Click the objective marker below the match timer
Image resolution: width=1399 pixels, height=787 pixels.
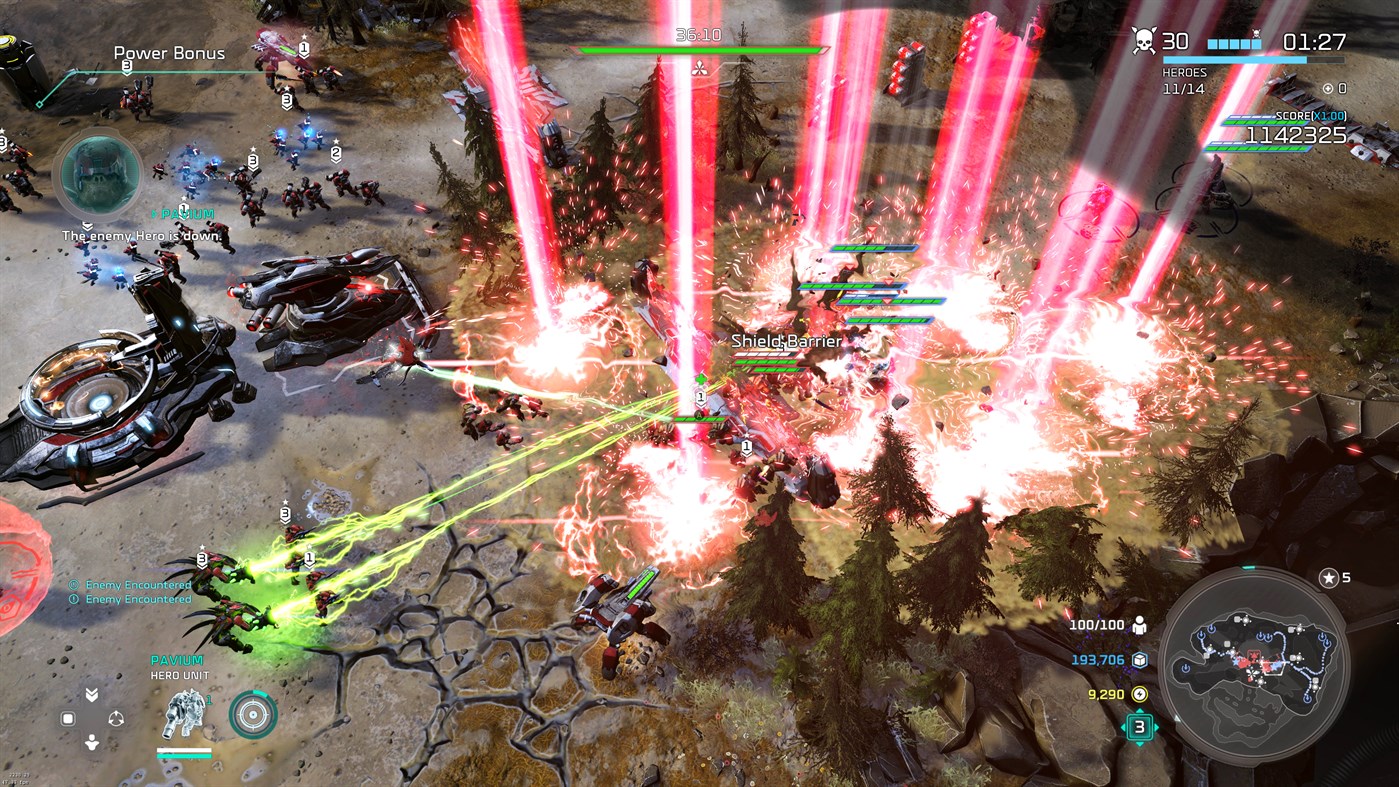tap(700, 70)
